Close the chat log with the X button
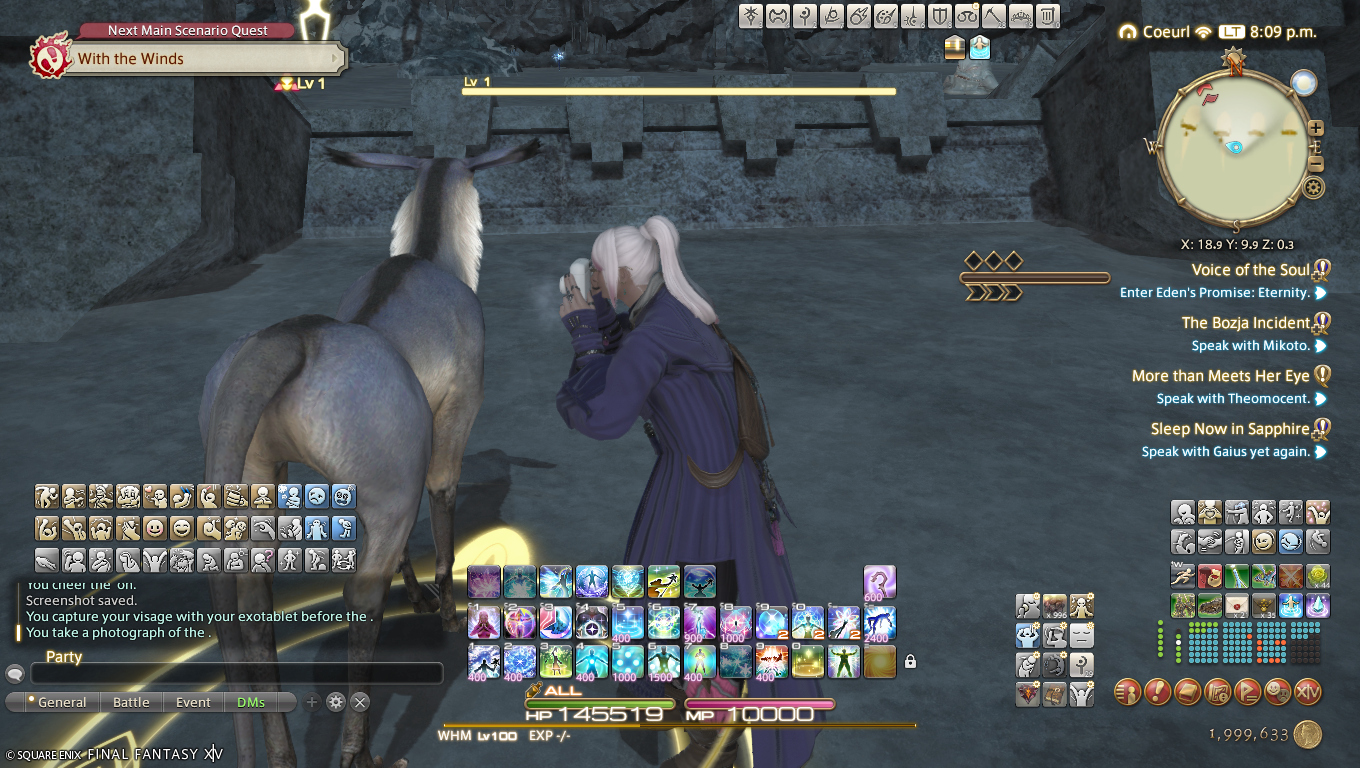This screenshot has height=768, width=1360. click(360, 702)
